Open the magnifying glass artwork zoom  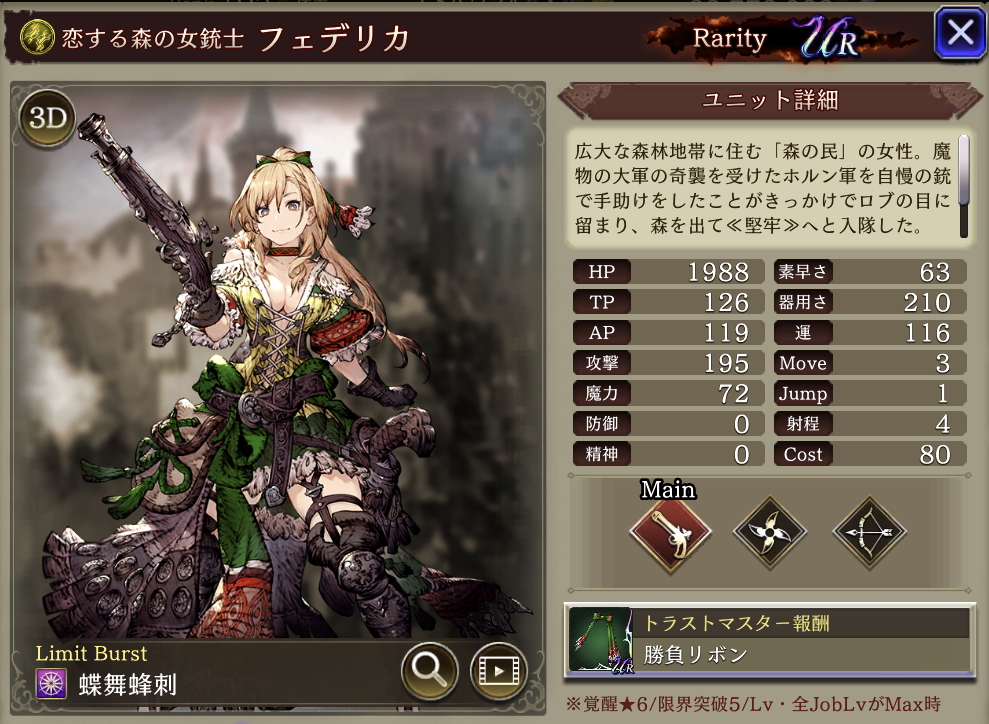[430, 671]
